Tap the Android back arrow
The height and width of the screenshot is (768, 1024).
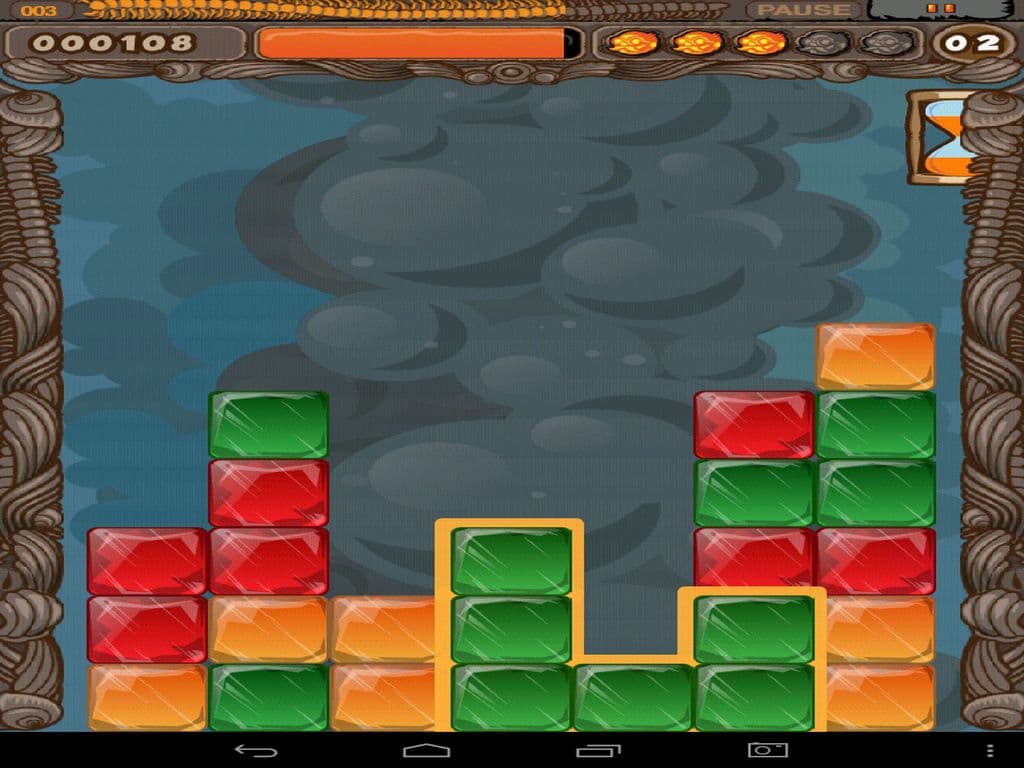click(x=255, y=750)
